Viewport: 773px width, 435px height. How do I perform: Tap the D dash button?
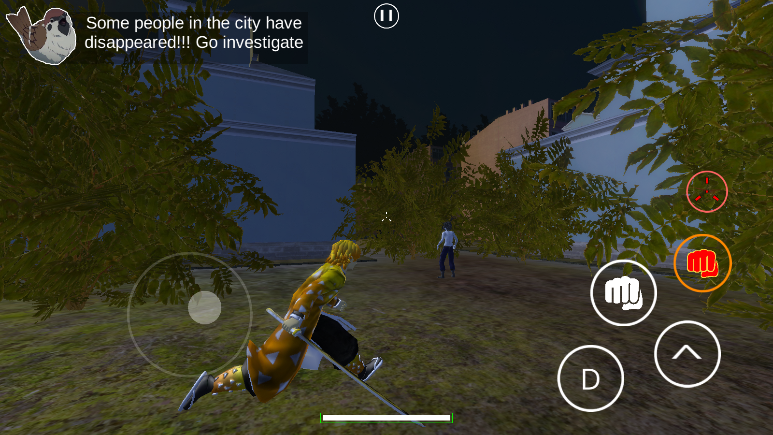click(590, 379)
